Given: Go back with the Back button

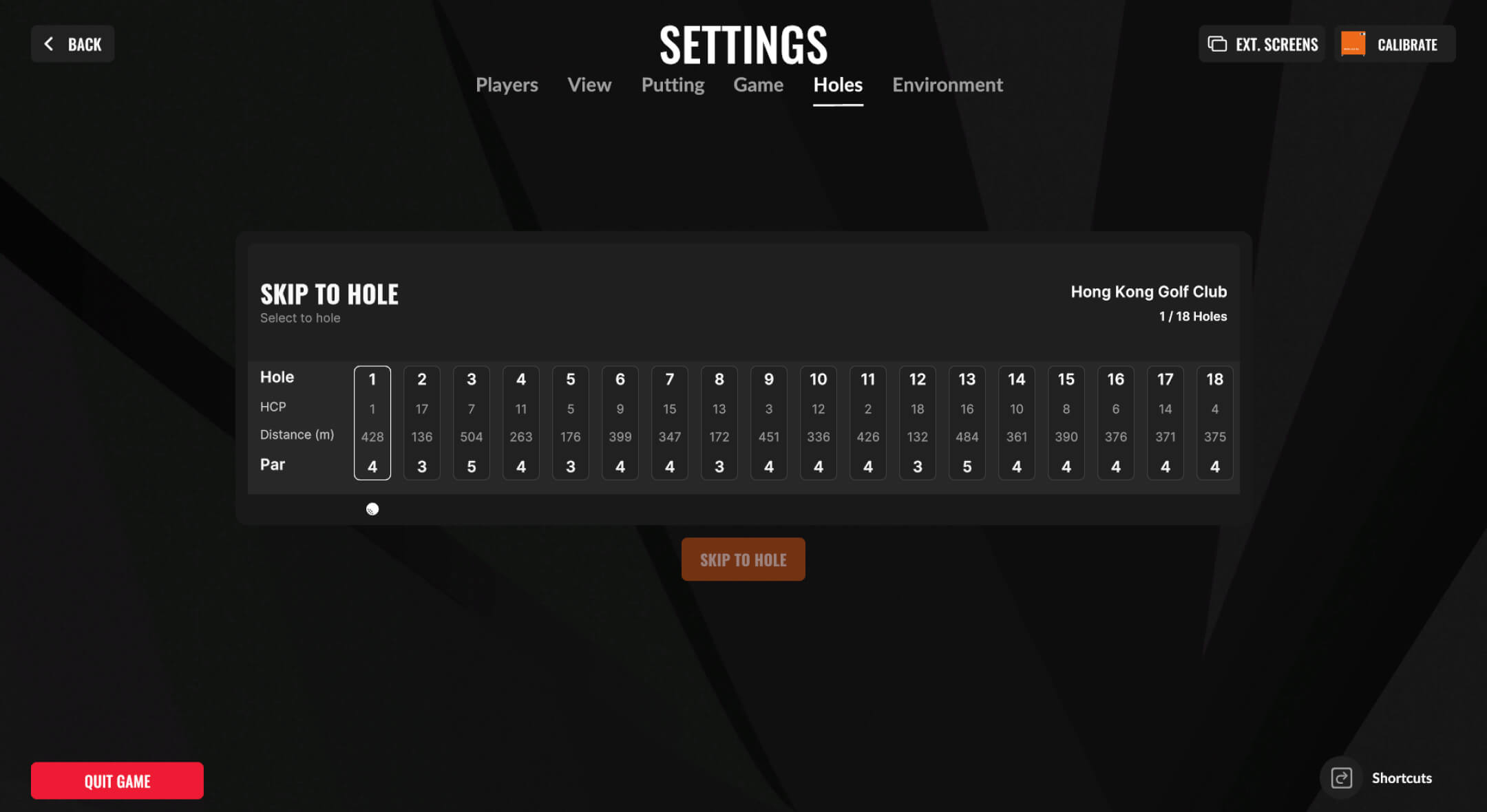Looking at the screenshot, I should (x=72, y=44).
